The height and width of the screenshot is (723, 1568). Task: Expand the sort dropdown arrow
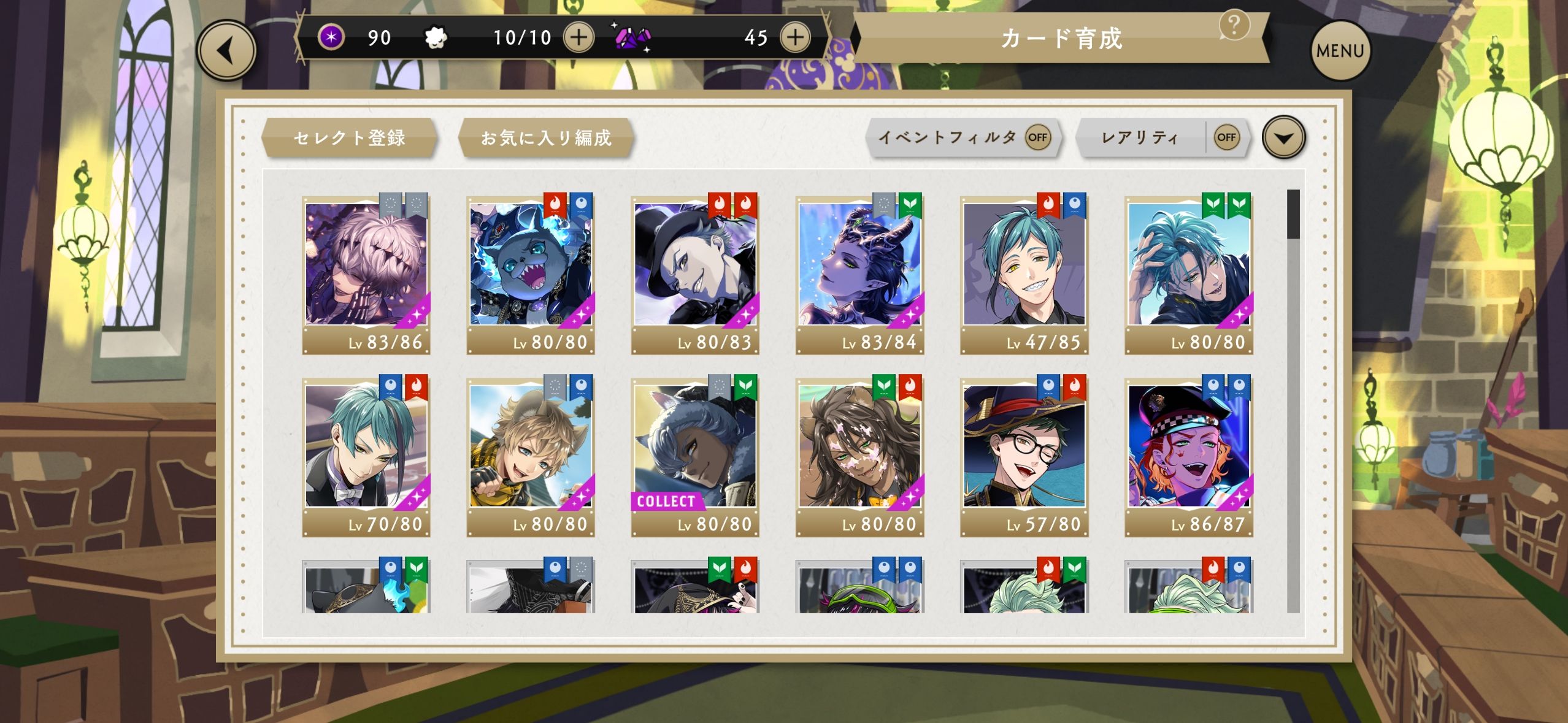1283,137
